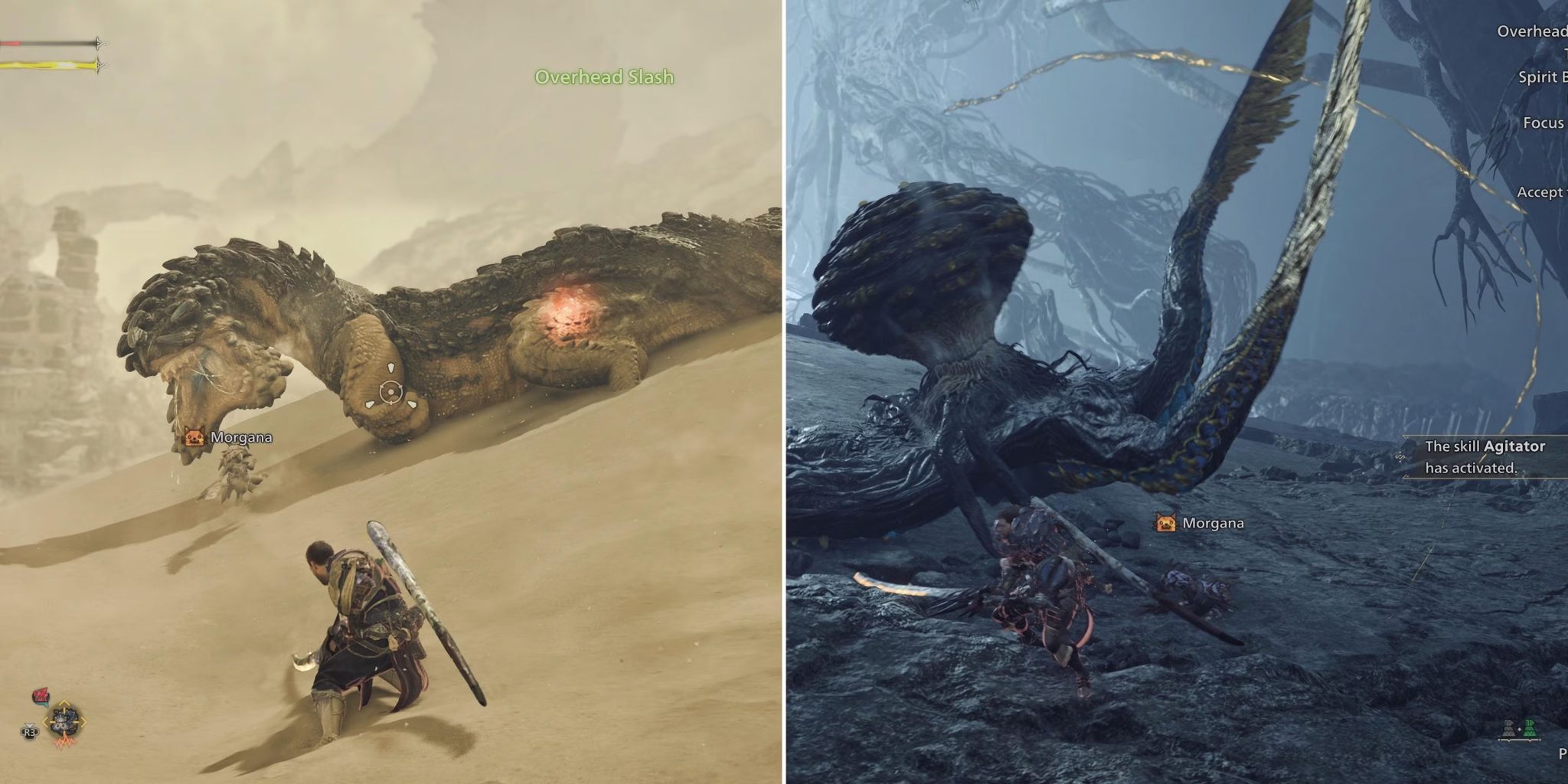Open previous item using the left arrow
The width and height of the screenshot is (1568, 784).
click(45, 722)
